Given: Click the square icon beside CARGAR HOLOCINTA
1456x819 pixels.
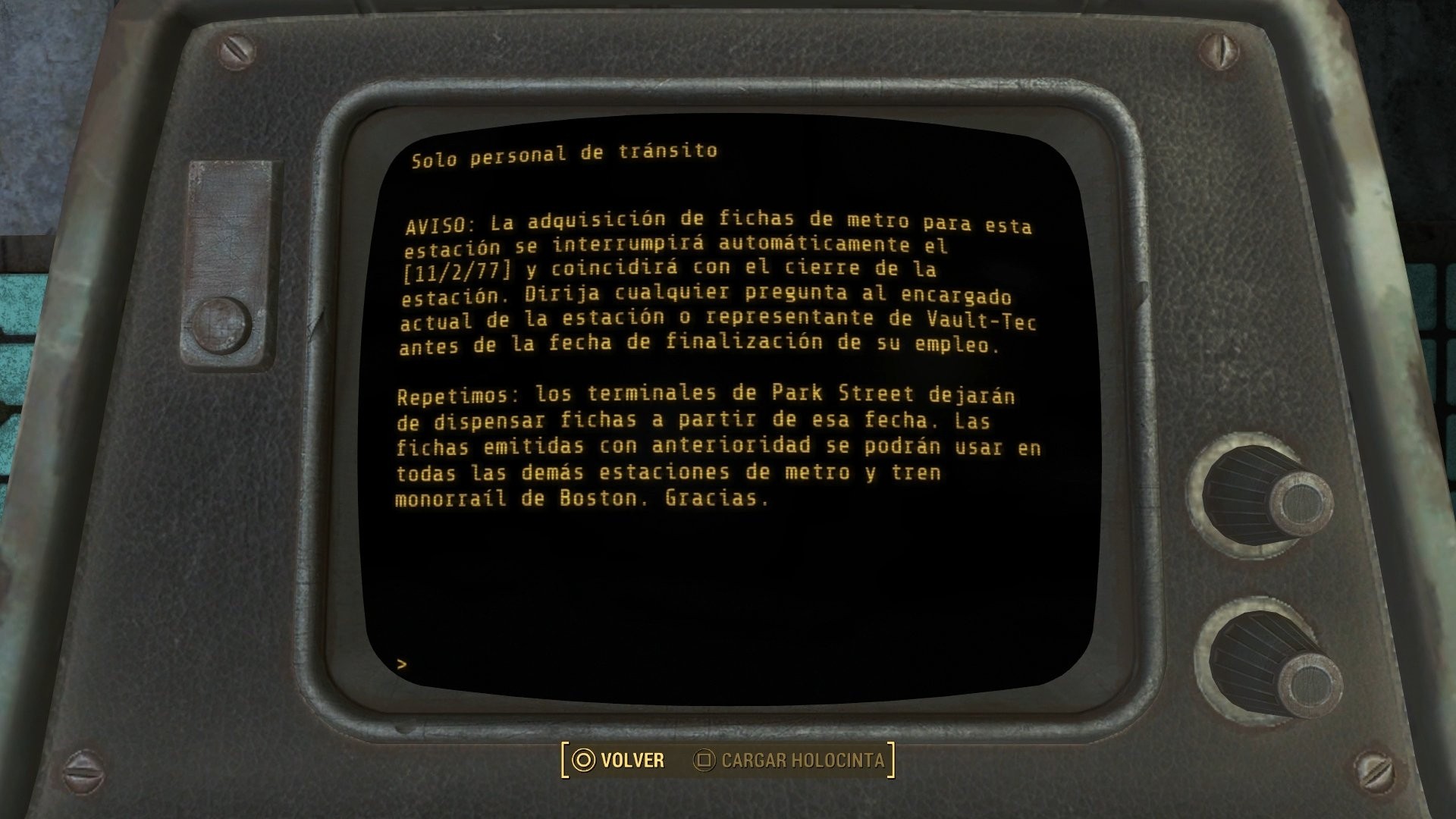Looking at the screenshot, I should coord(706,761).
